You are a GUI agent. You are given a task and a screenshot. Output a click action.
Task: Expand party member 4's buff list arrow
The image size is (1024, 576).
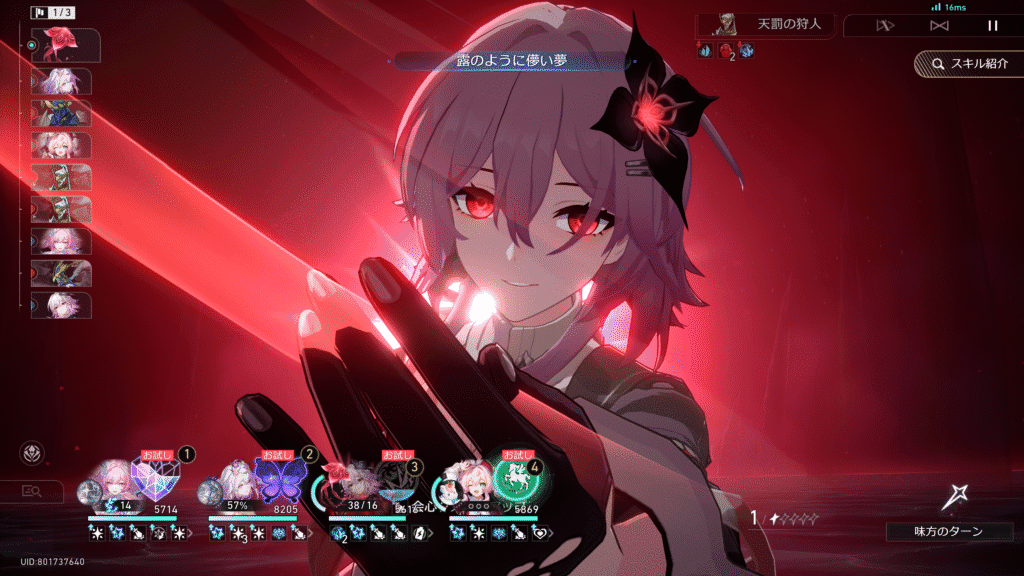click(x=551, y=534)
